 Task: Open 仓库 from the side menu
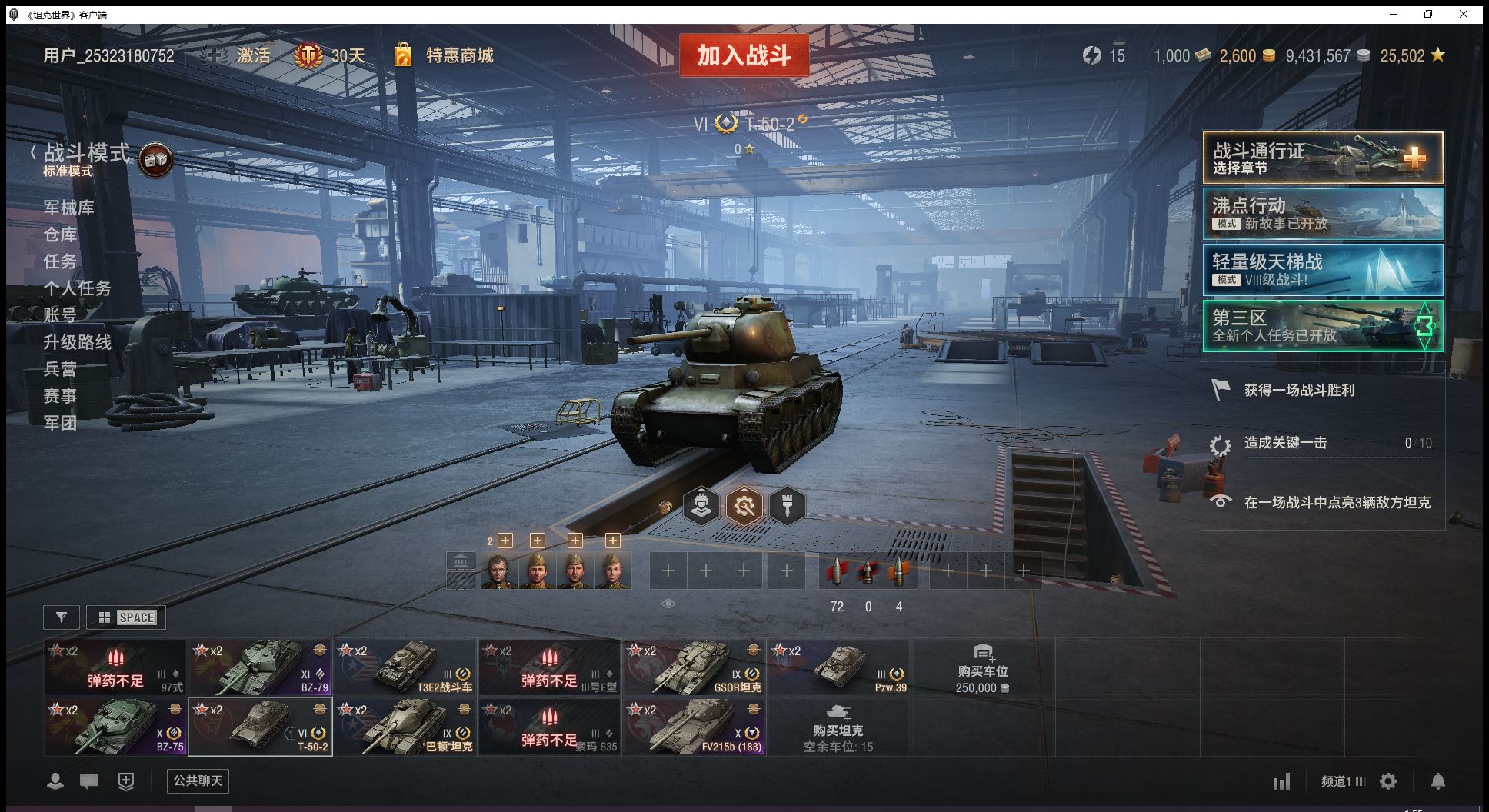pyautogui.click(x=60, y=235)
